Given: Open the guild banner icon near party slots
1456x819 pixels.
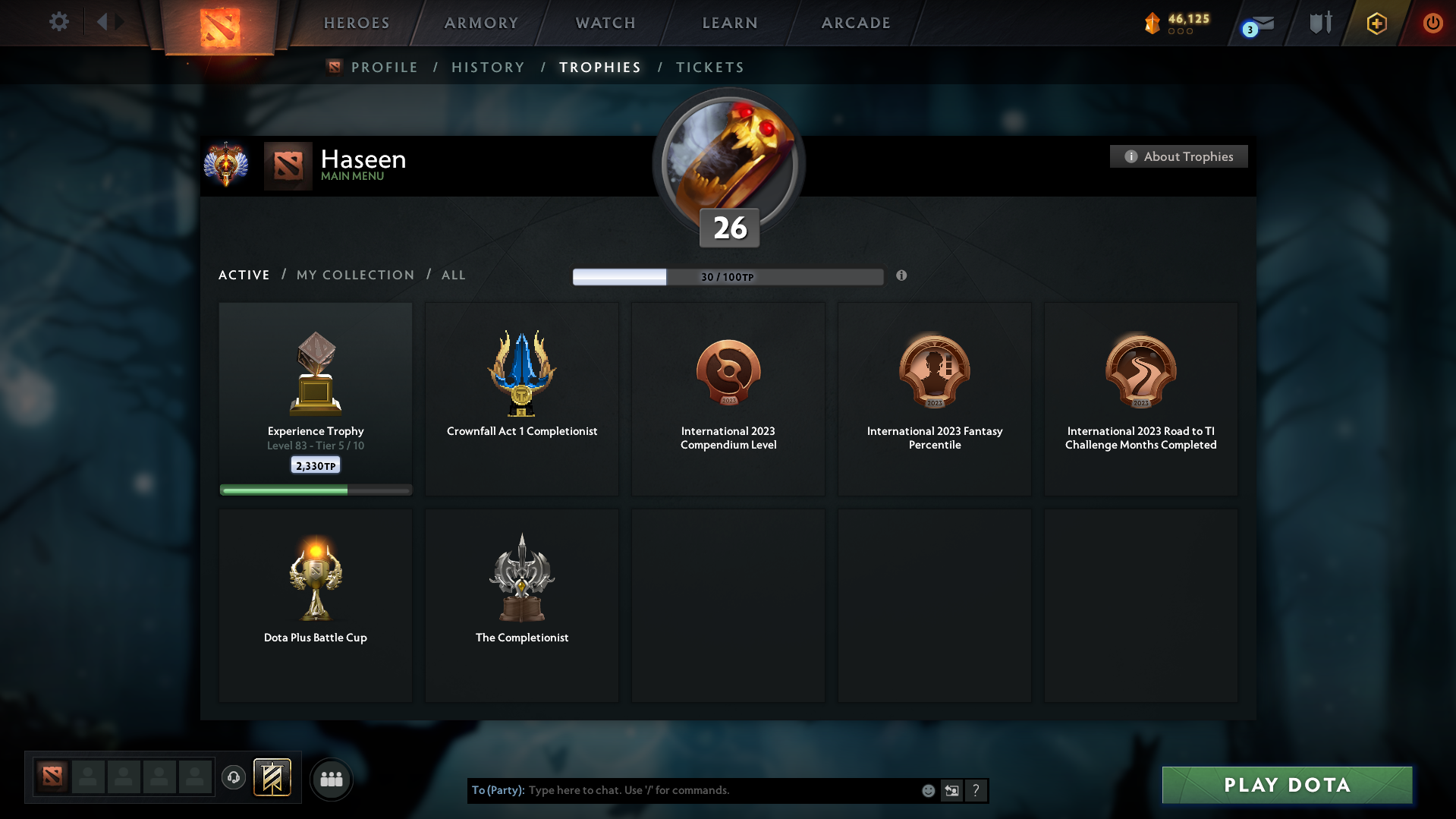Looking at the screenshot, I should [273, 778].
